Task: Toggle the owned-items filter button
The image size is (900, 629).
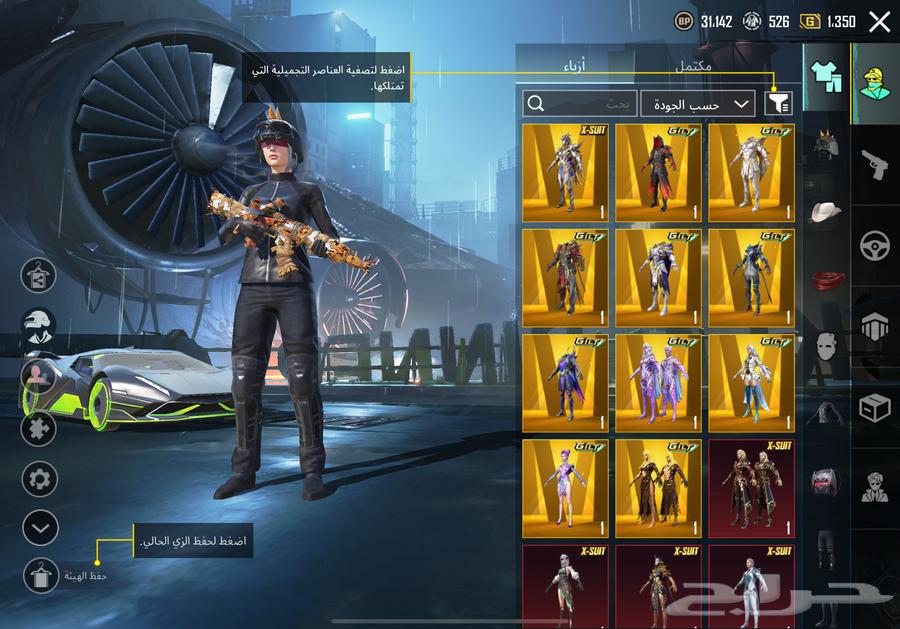Action: point(777,103)
